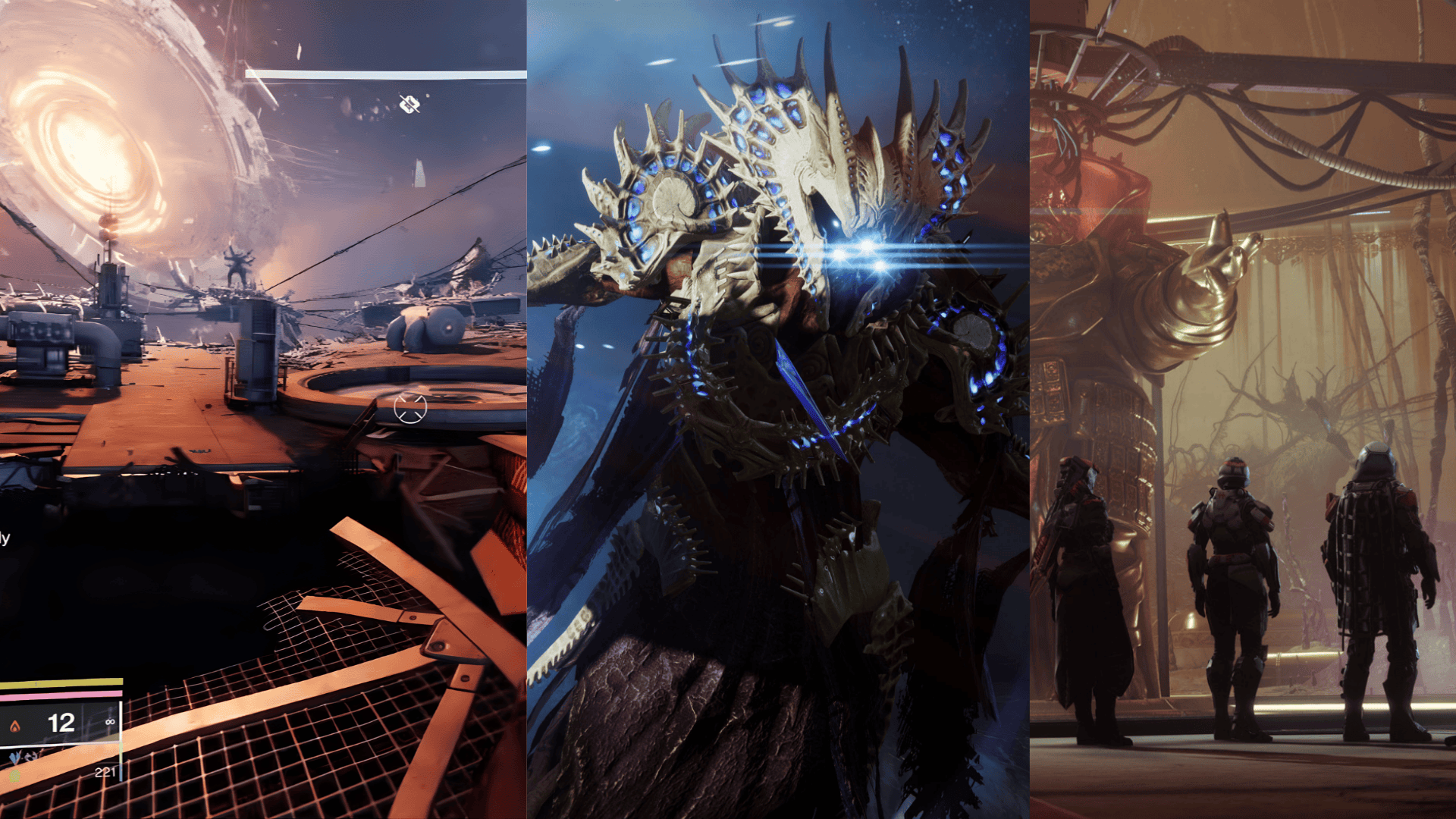Click the yellow dotted status icon bottom left
Image resolution: width=1456 pixels, height=819 pixels.
(x=15, y=774)
